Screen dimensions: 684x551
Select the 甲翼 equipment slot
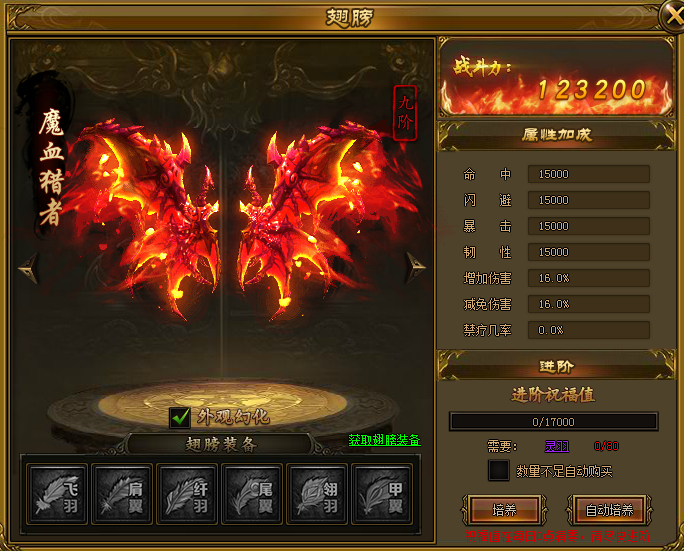(384, 491)
